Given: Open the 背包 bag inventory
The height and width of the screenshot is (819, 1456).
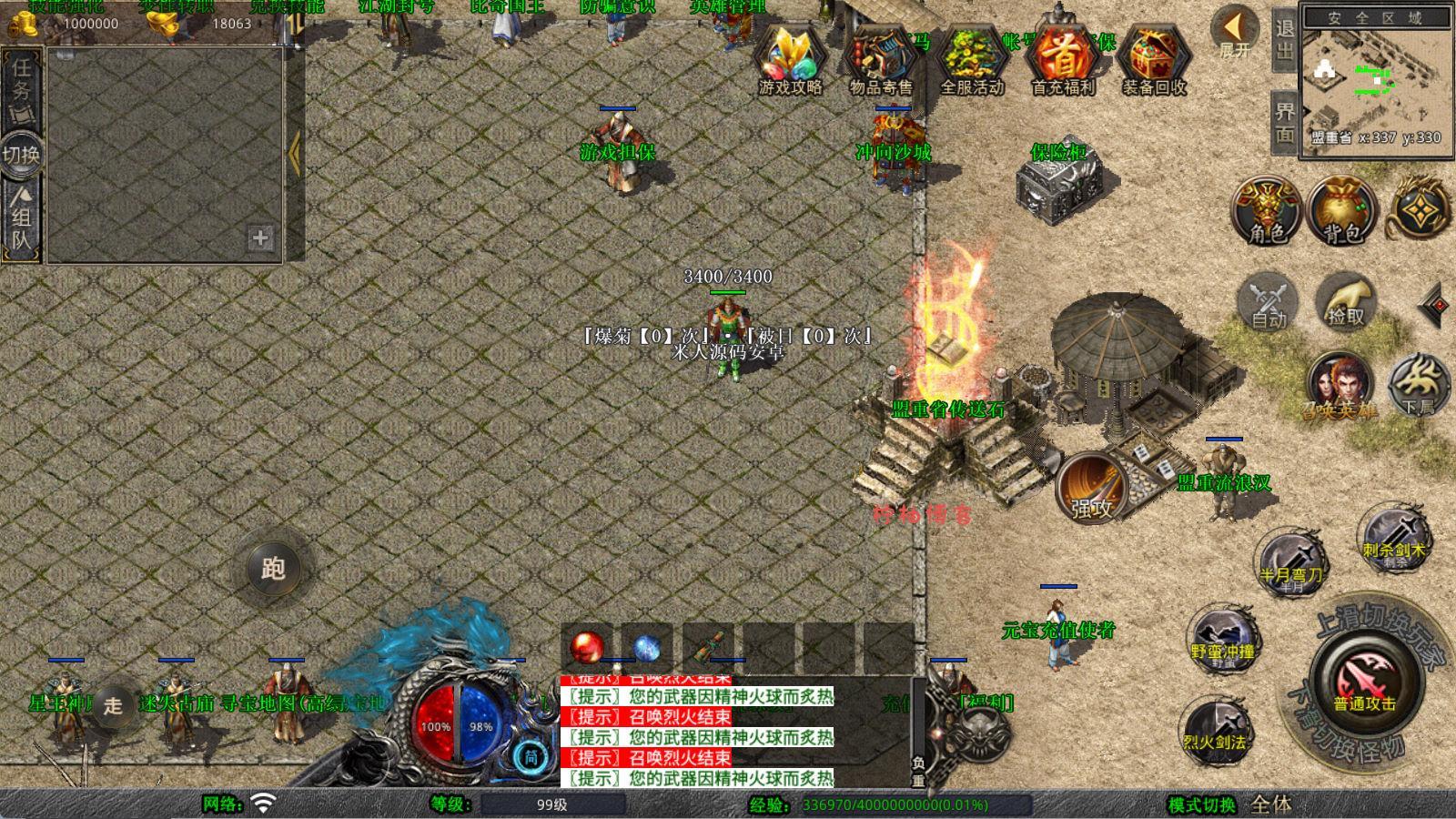Looking at the screenshot, I should (x=1342, y=211).
